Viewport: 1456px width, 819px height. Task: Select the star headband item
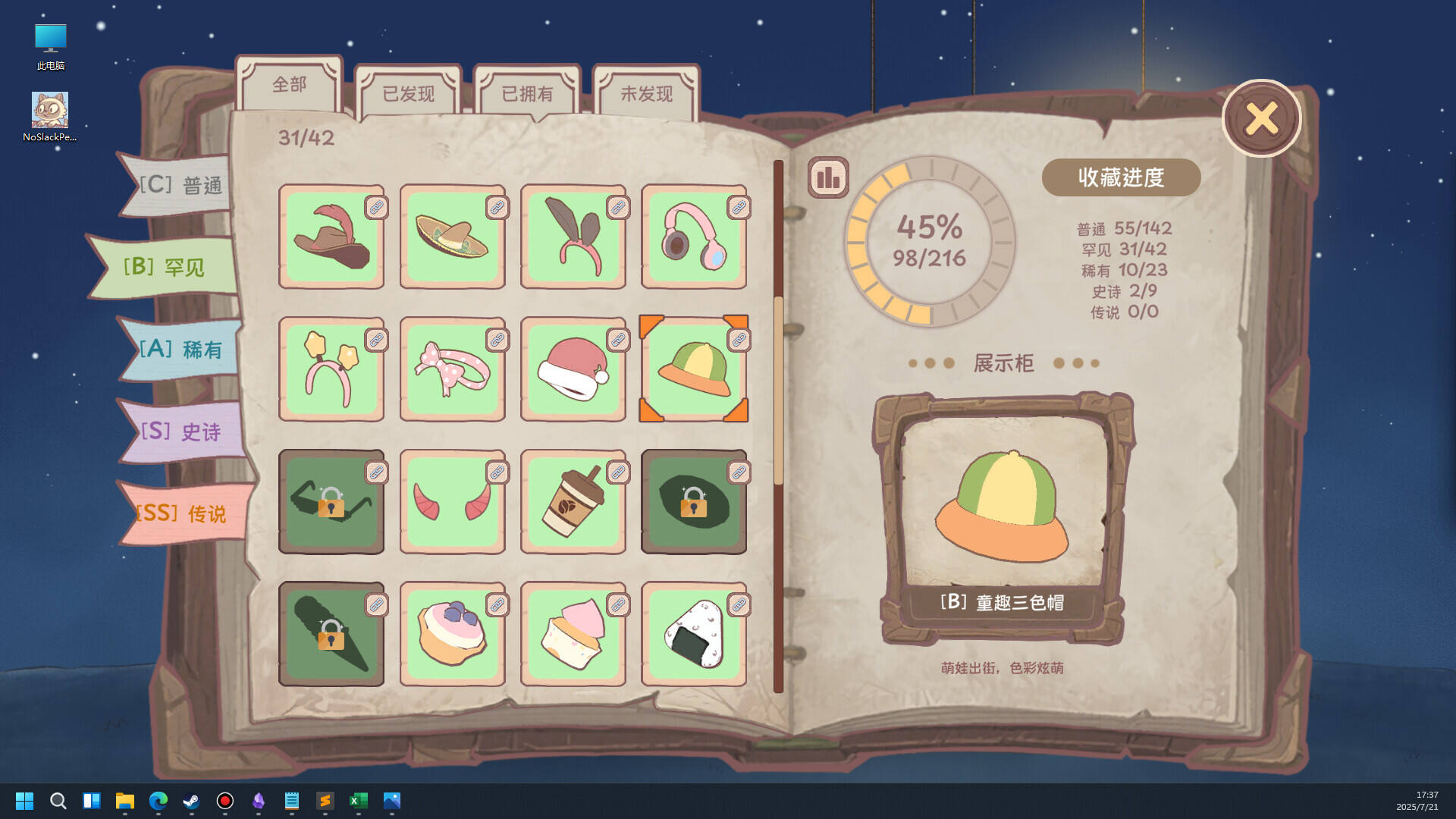(x=331, y=369)
